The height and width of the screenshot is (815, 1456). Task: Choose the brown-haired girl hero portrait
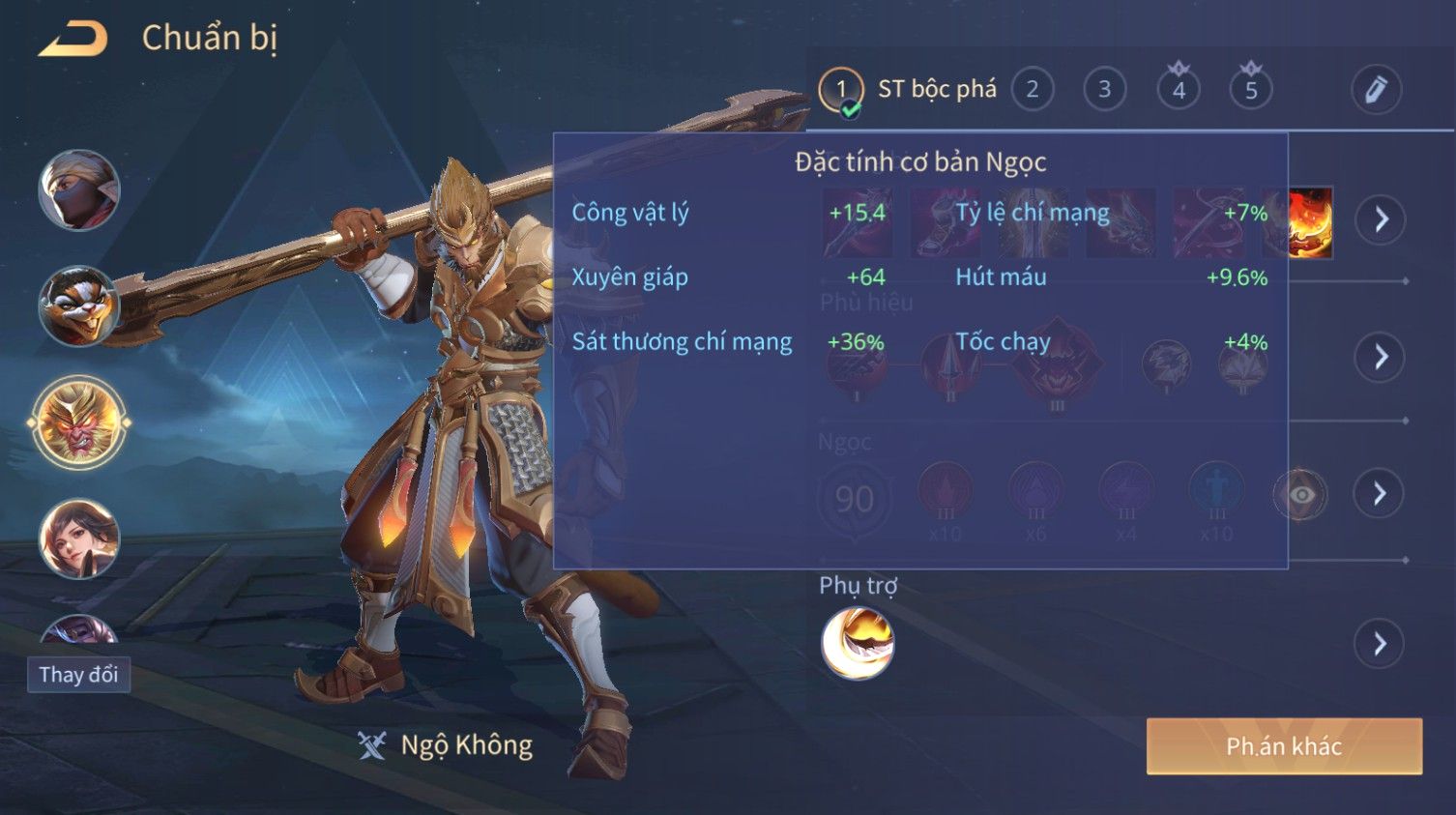point(79,538)
